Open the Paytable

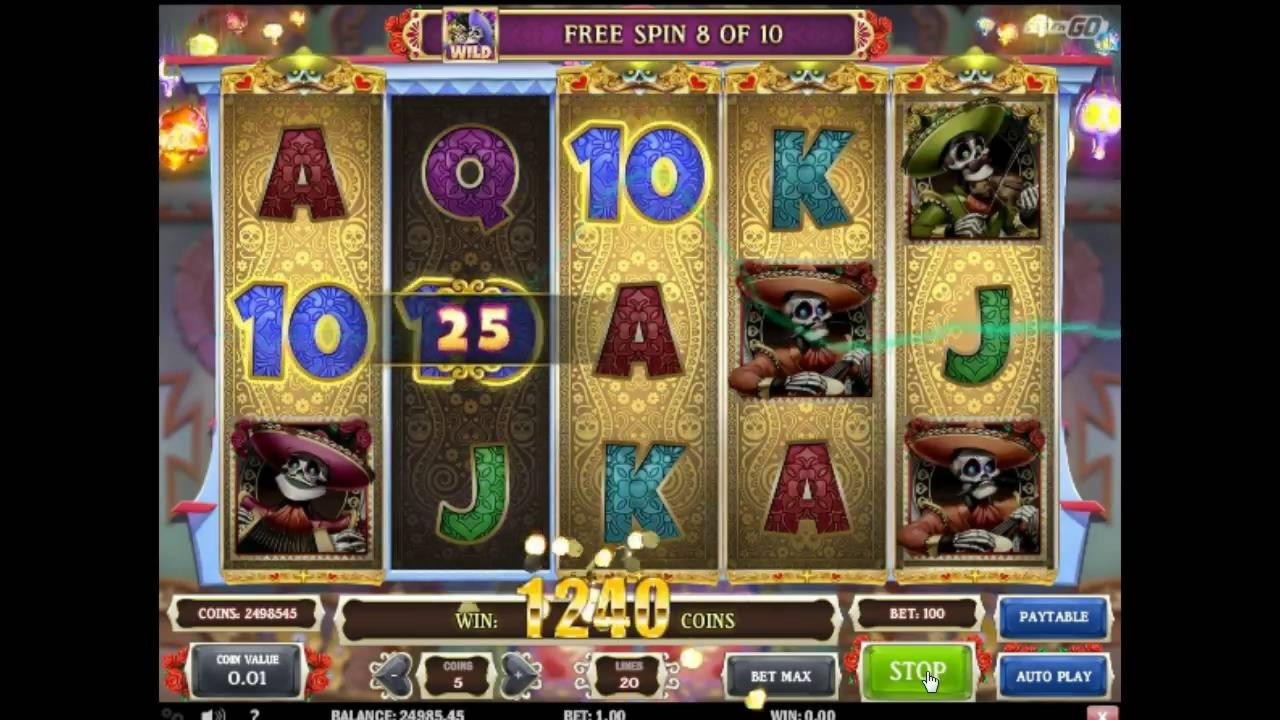coord(1053,617)
